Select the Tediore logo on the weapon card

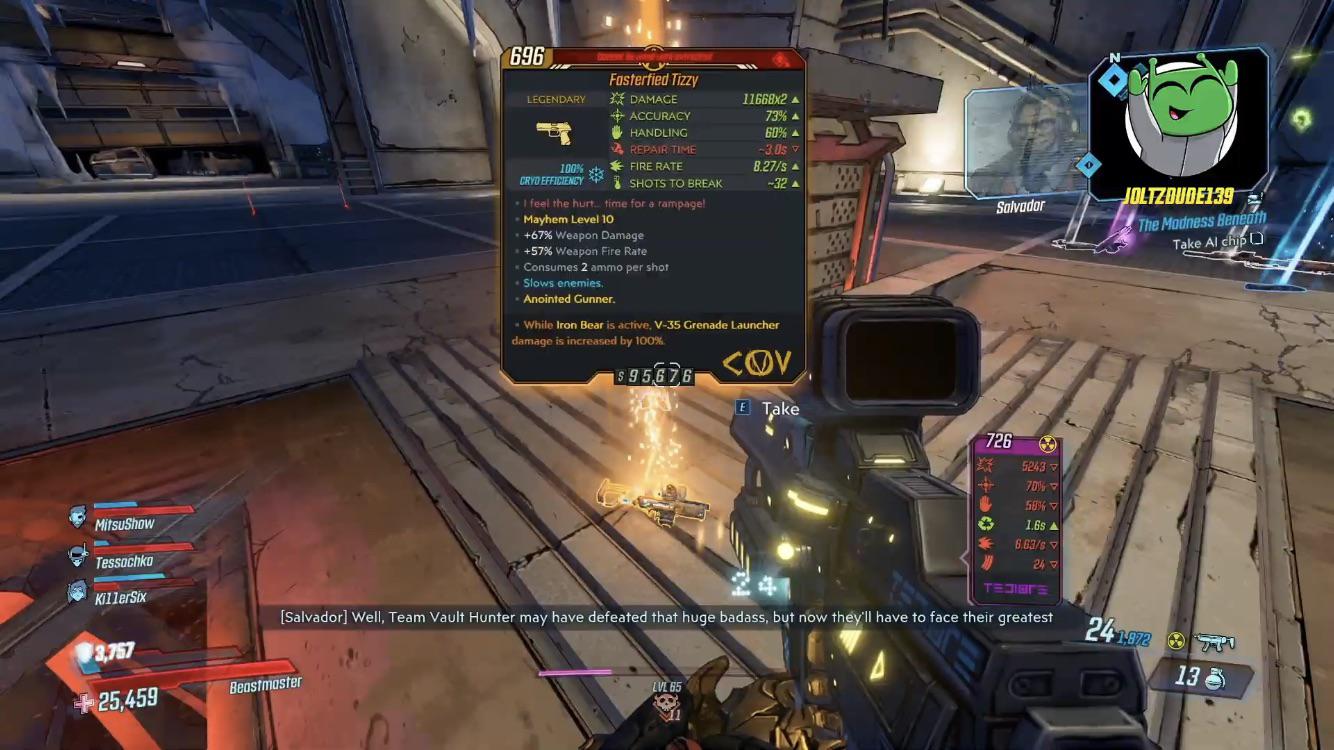(x=1016, y=587)
